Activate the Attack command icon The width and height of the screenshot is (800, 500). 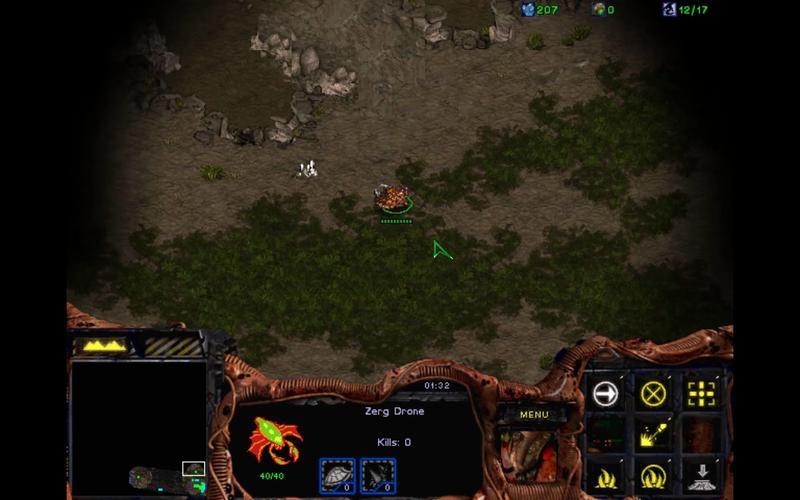pyautogui.click(x=700, y=392)
